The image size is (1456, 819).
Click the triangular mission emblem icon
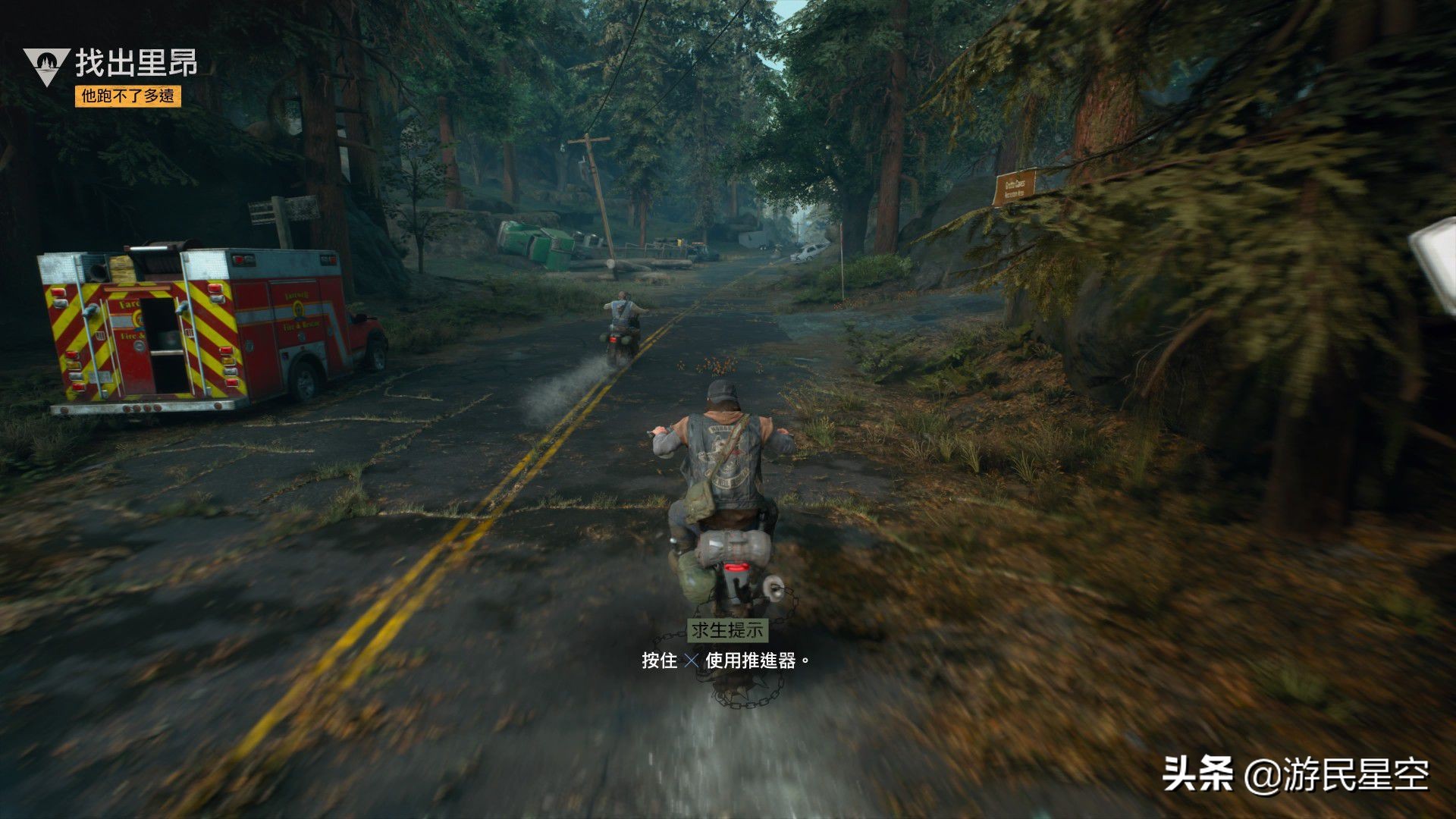point(46,64)
